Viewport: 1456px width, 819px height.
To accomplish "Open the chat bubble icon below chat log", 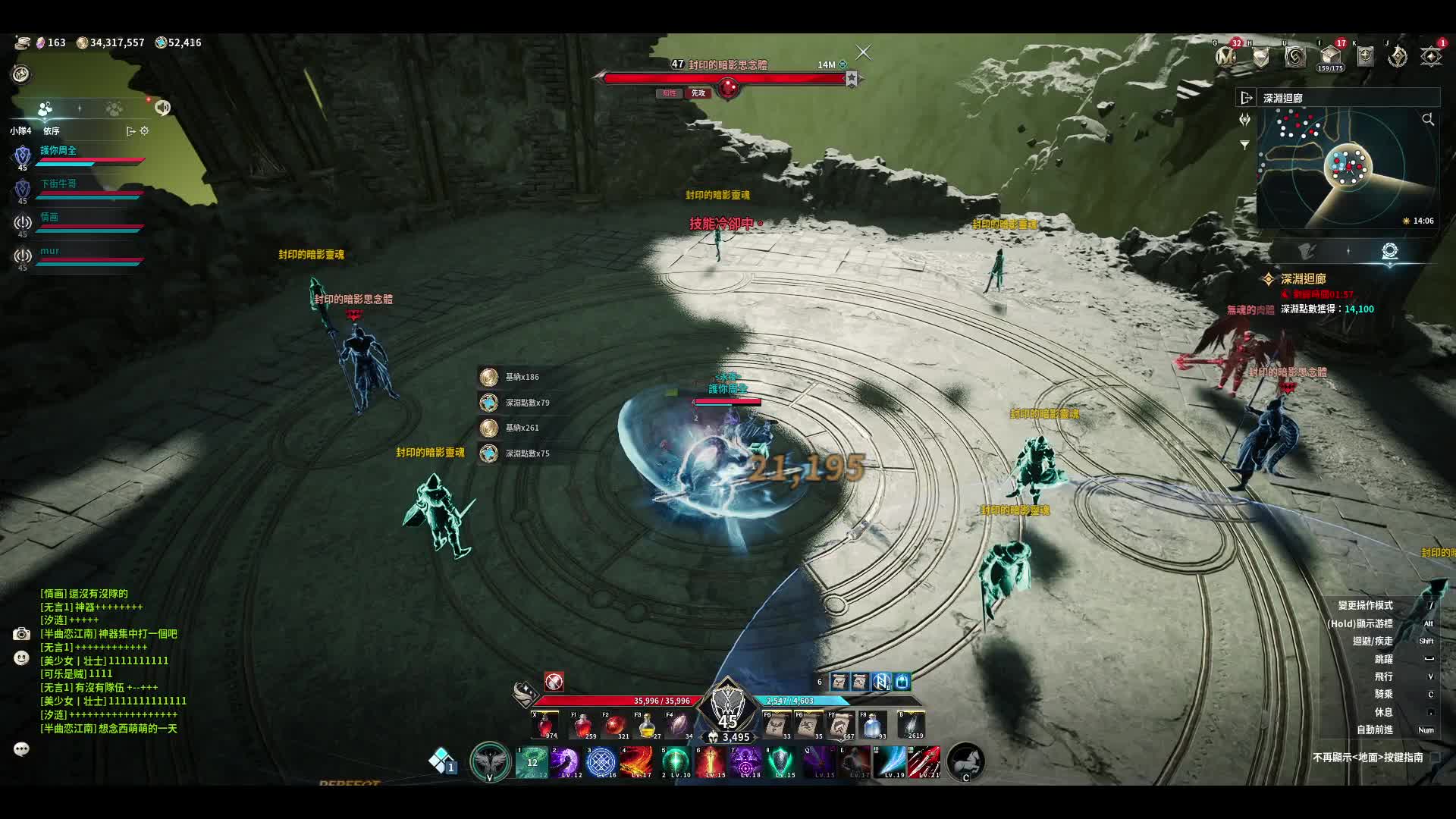I will pyautogui.click(x=21, y=749).
